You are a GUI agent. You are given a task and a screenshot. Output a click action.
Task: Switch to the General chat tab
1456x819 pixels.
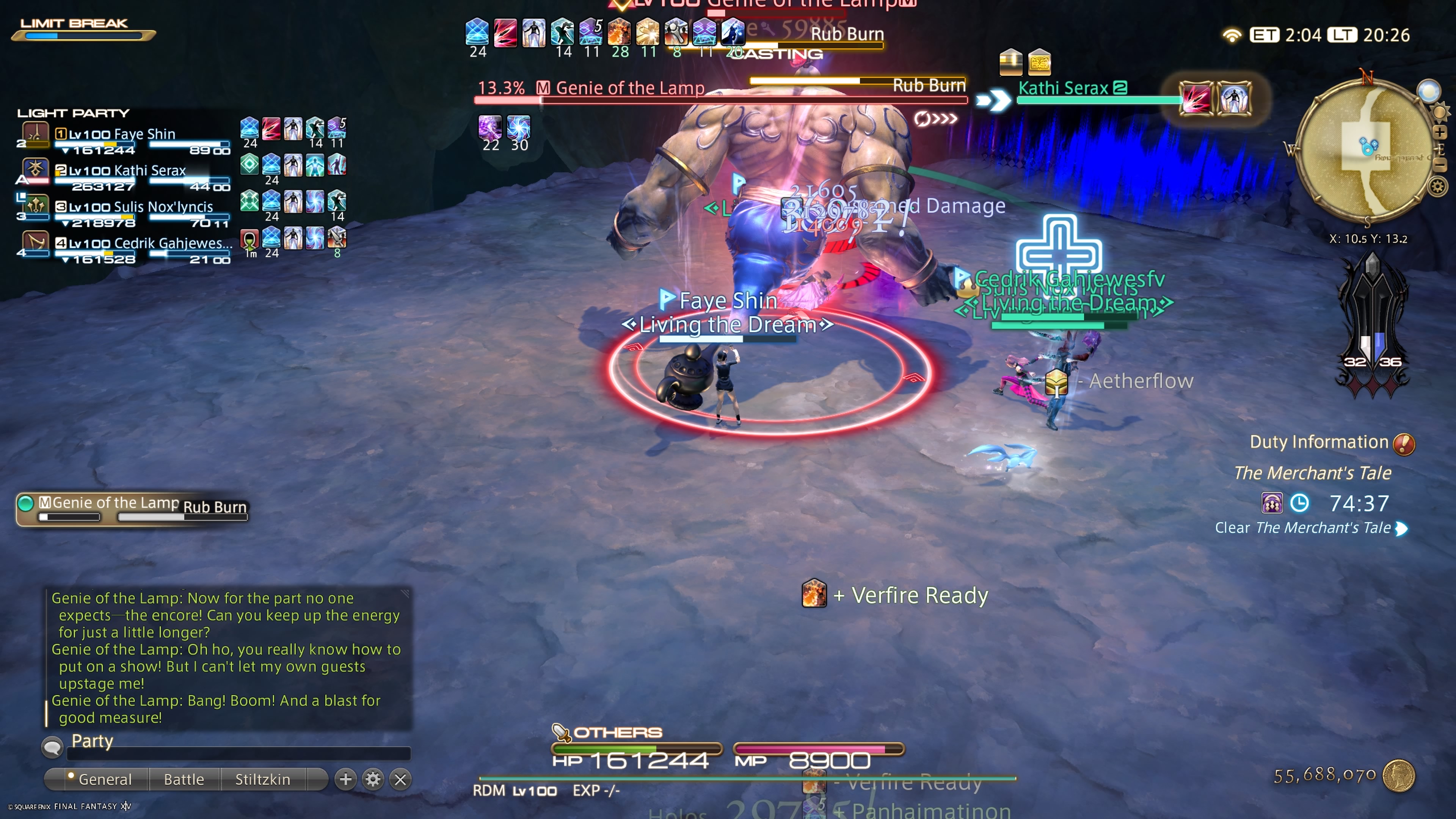tap(105, 779)
